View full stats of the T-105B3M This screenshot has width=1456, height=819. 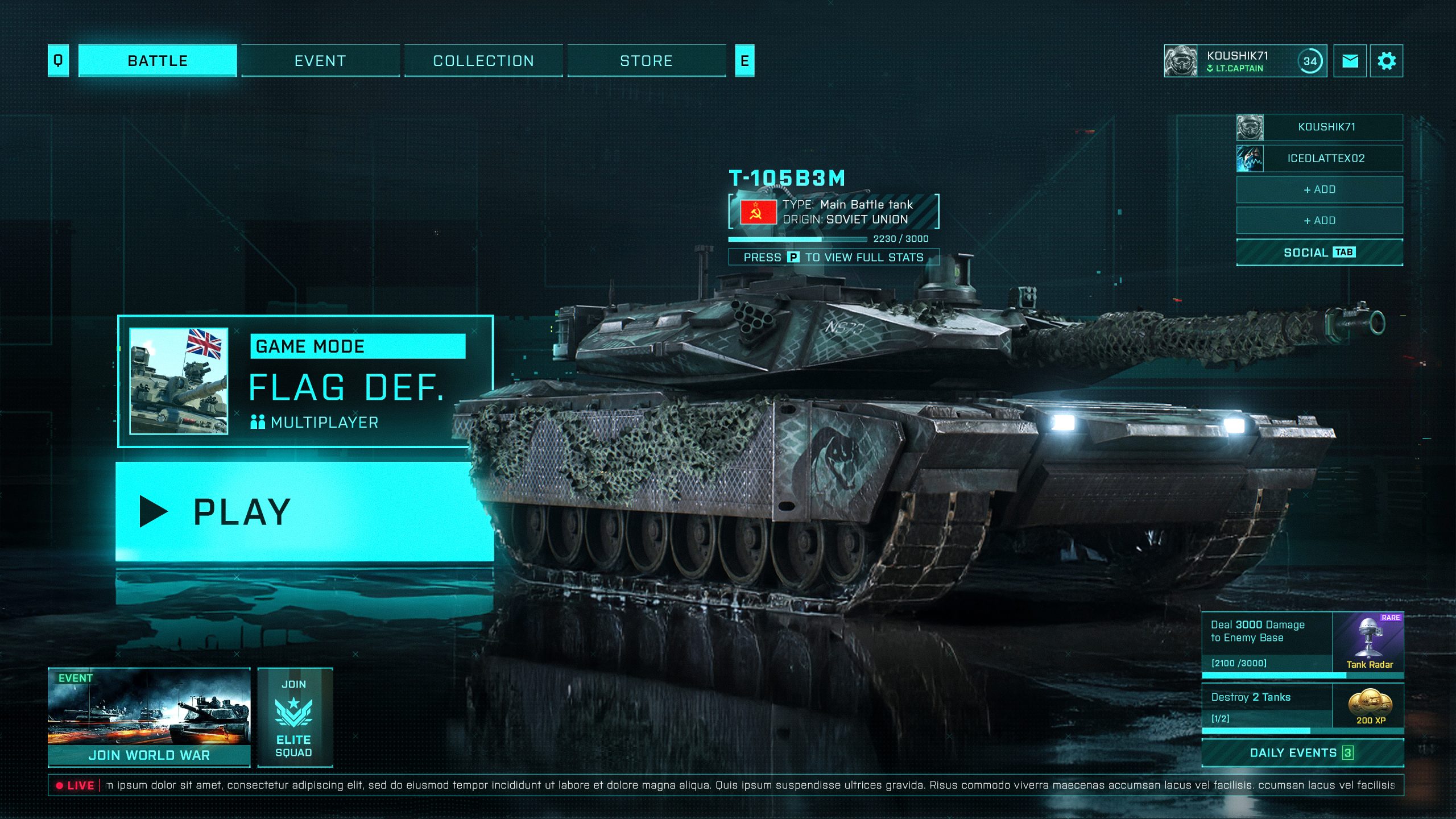point(833,257)
